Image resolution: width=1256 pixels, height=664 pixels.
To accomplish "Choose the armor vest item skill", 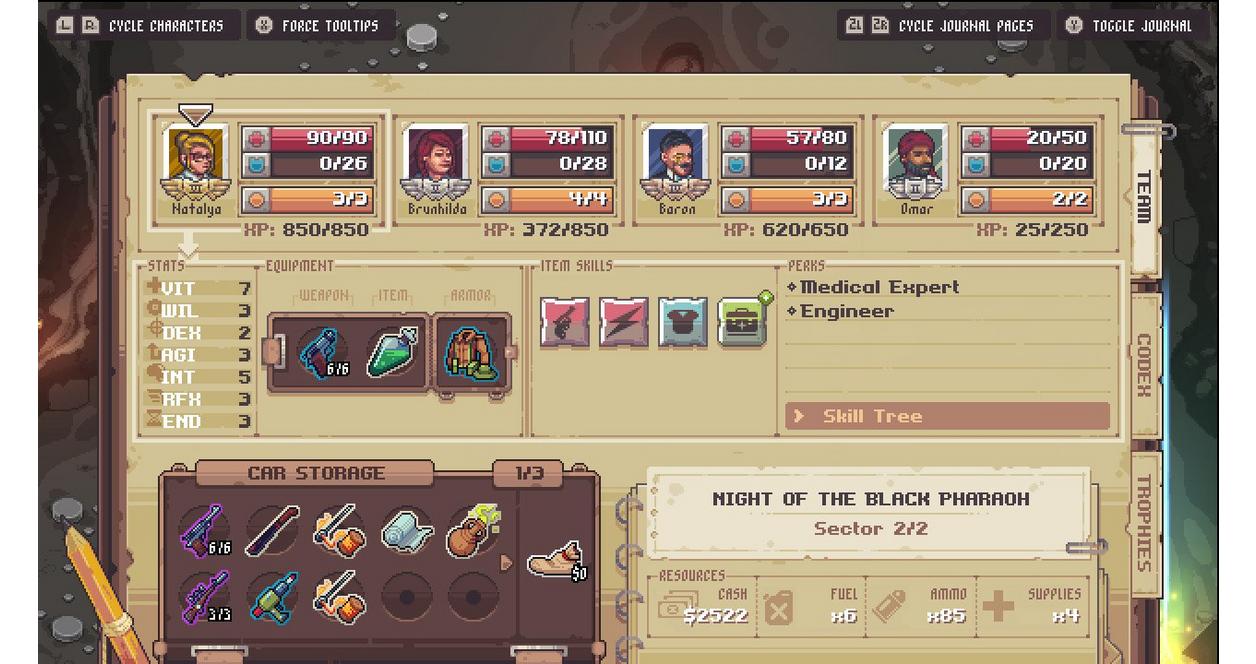I will 683,322.
